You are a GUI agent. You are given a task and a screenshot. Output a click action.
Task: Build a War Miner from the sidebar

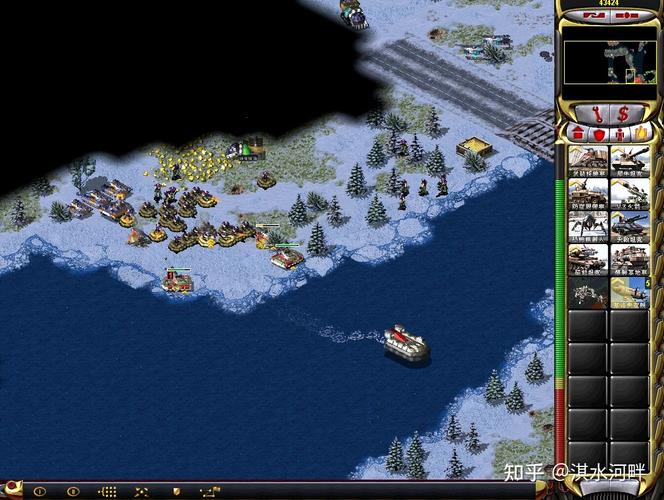(588, 161)
